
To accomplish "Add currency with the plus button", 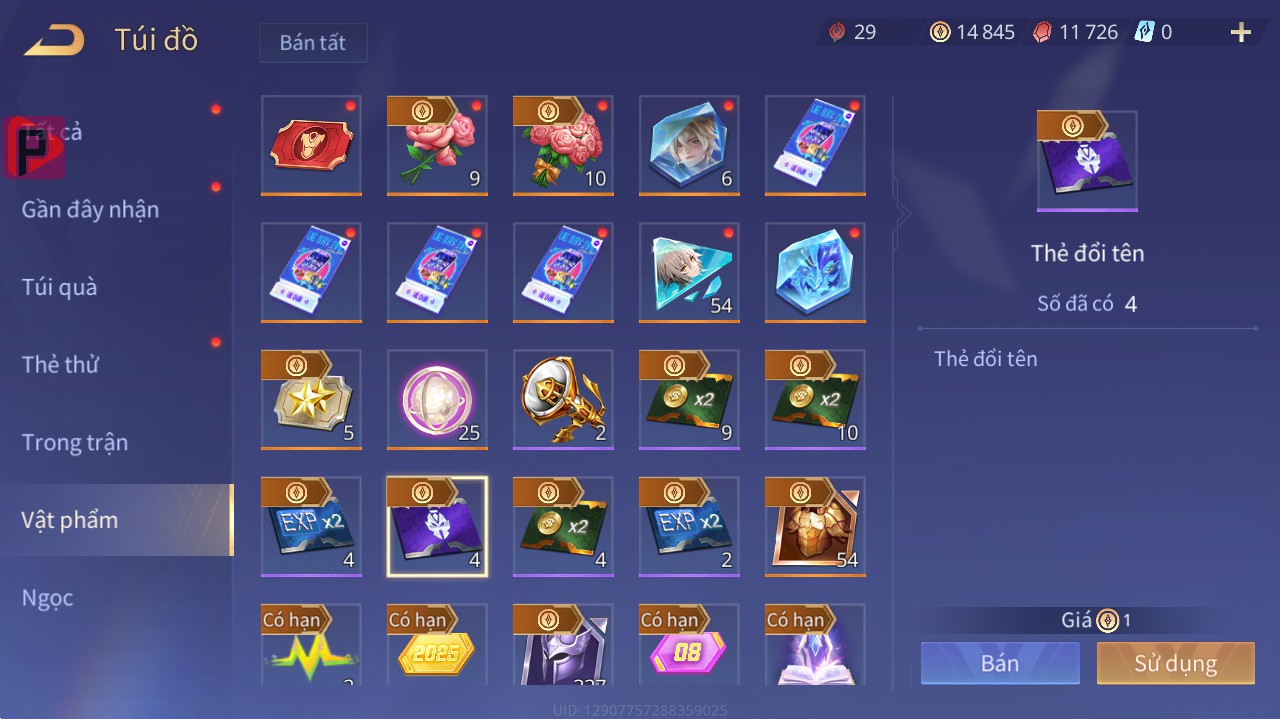I will pos(1241,32).
